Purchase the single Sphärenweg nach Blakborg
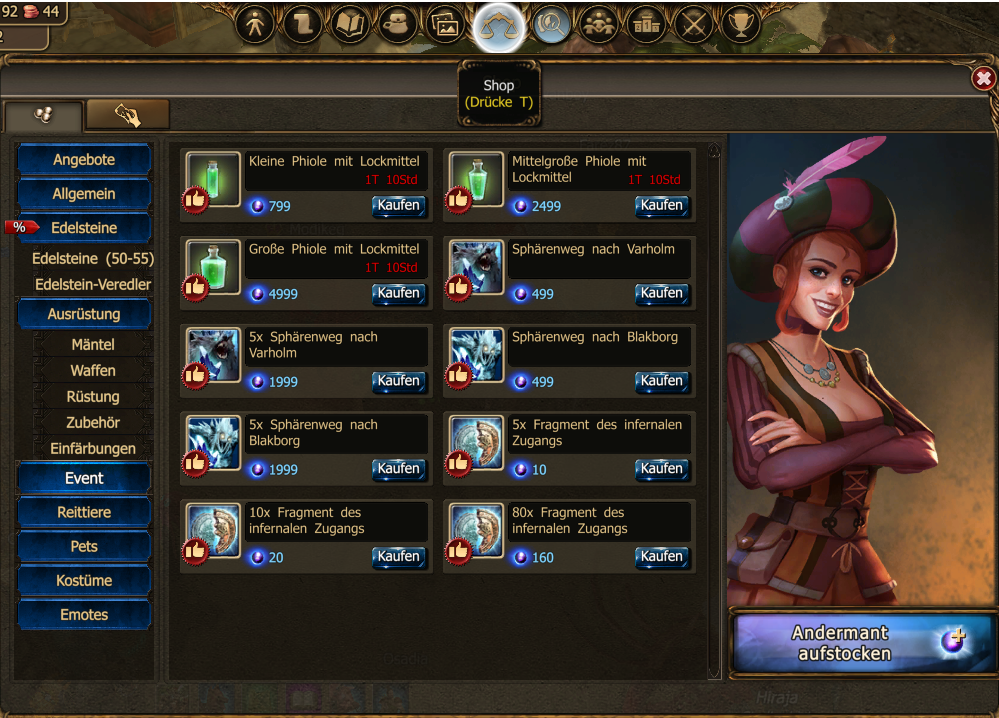Viewport: 999px width, 718px height. [662, 381]
